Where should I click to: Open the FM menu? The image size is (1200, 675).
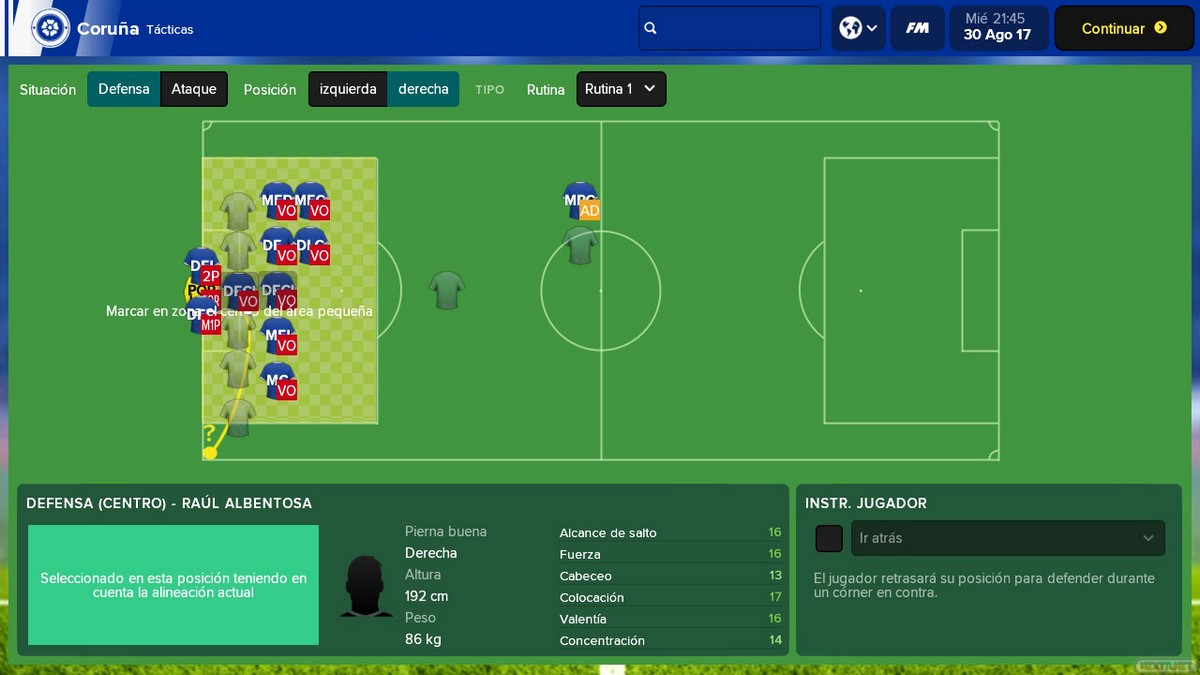[917, 29]
